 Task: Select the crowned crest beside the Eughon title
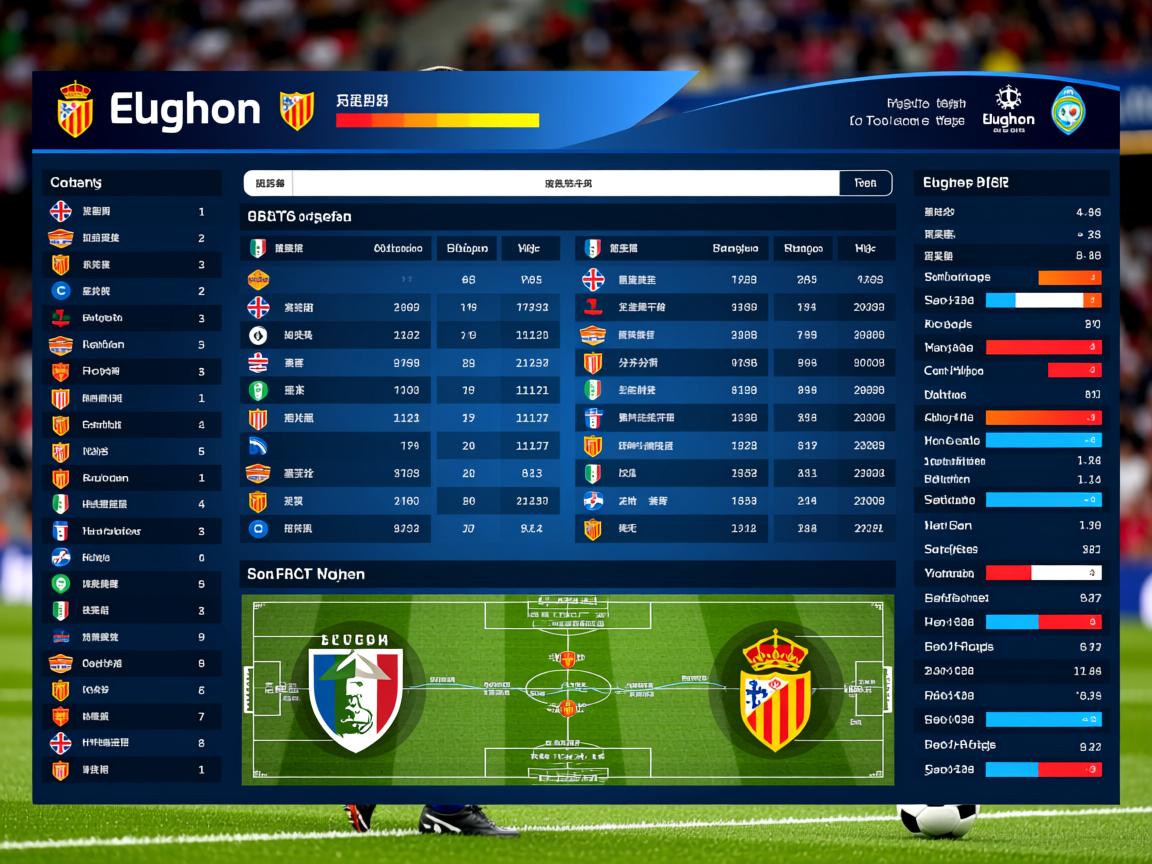pos(75,109)
